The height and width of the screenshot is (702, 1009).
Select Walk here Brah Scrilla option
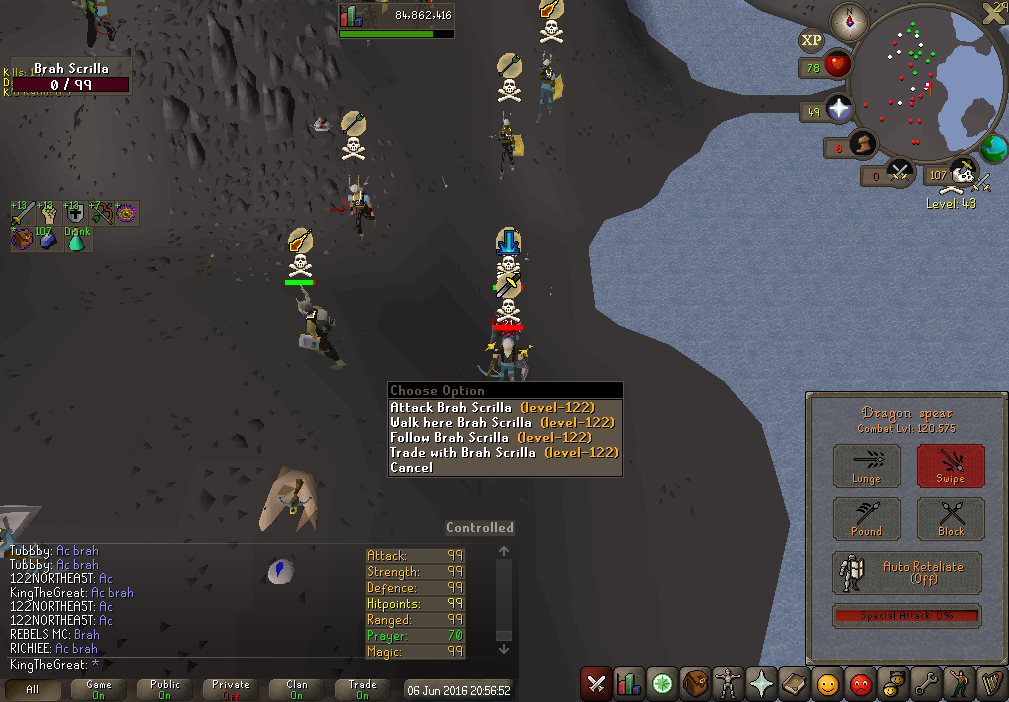tap(501, 423)
